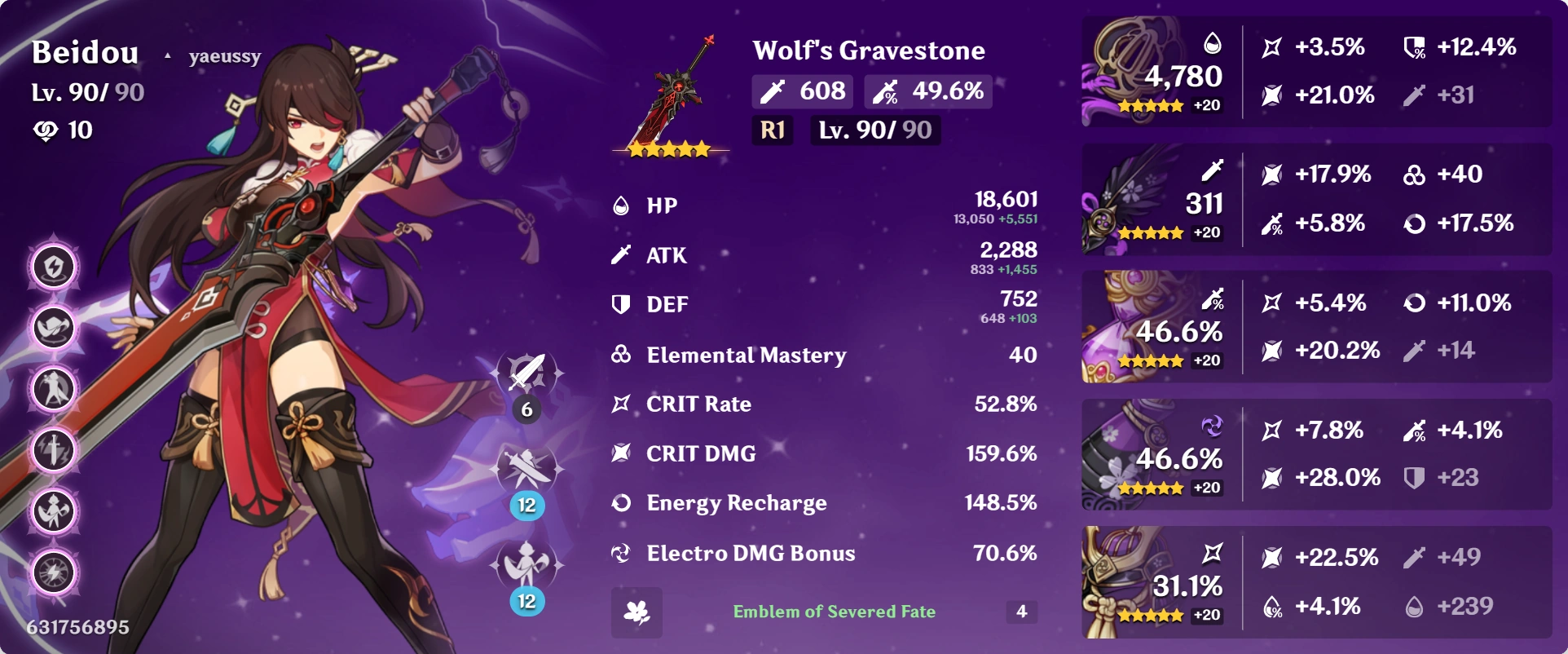Viewport: 1568px width, 654px height.
Task: Click the Energy Recharge stat icon
Action: coord(622,503)
